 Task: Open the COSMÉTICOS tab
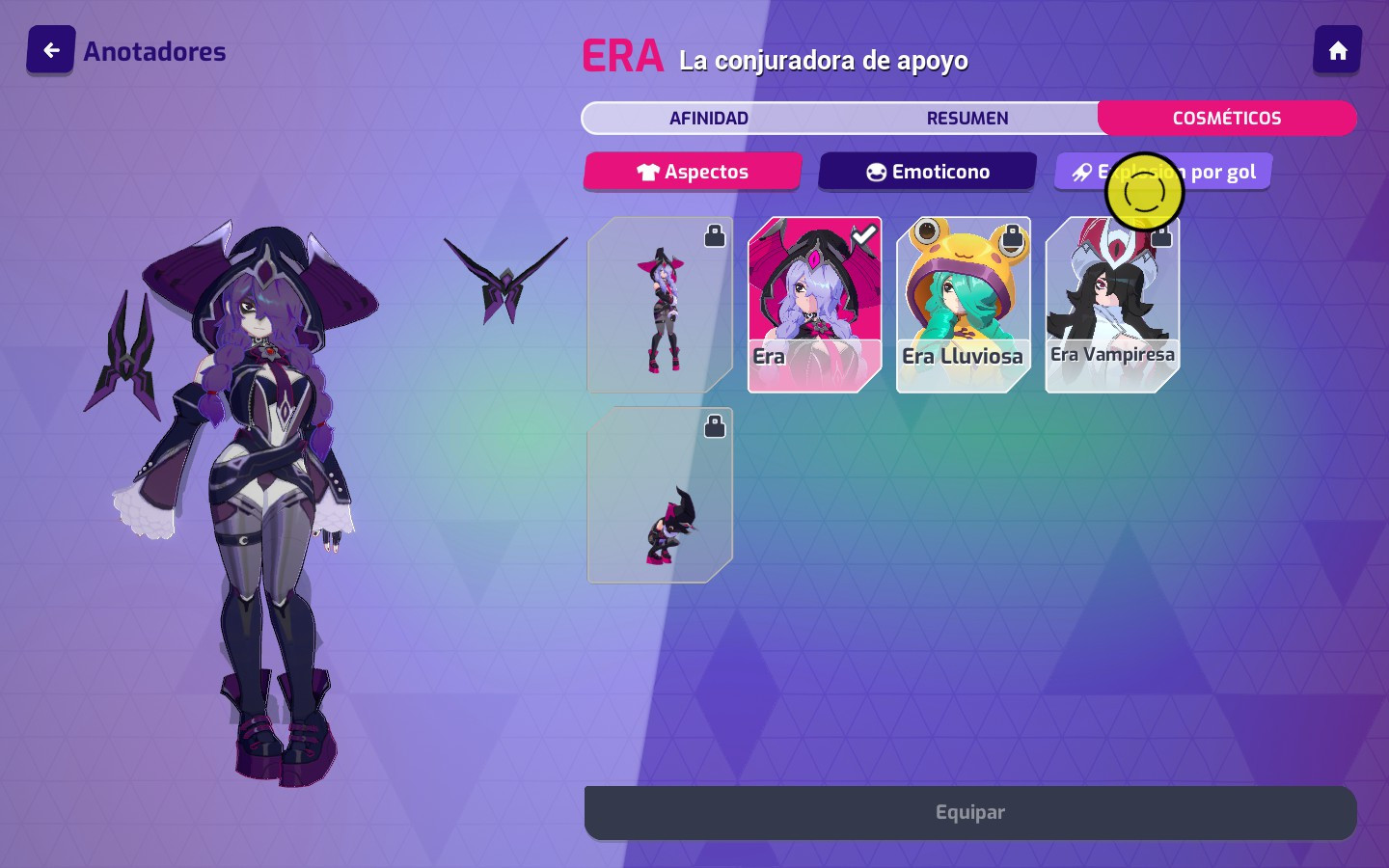coord(1227,118)
